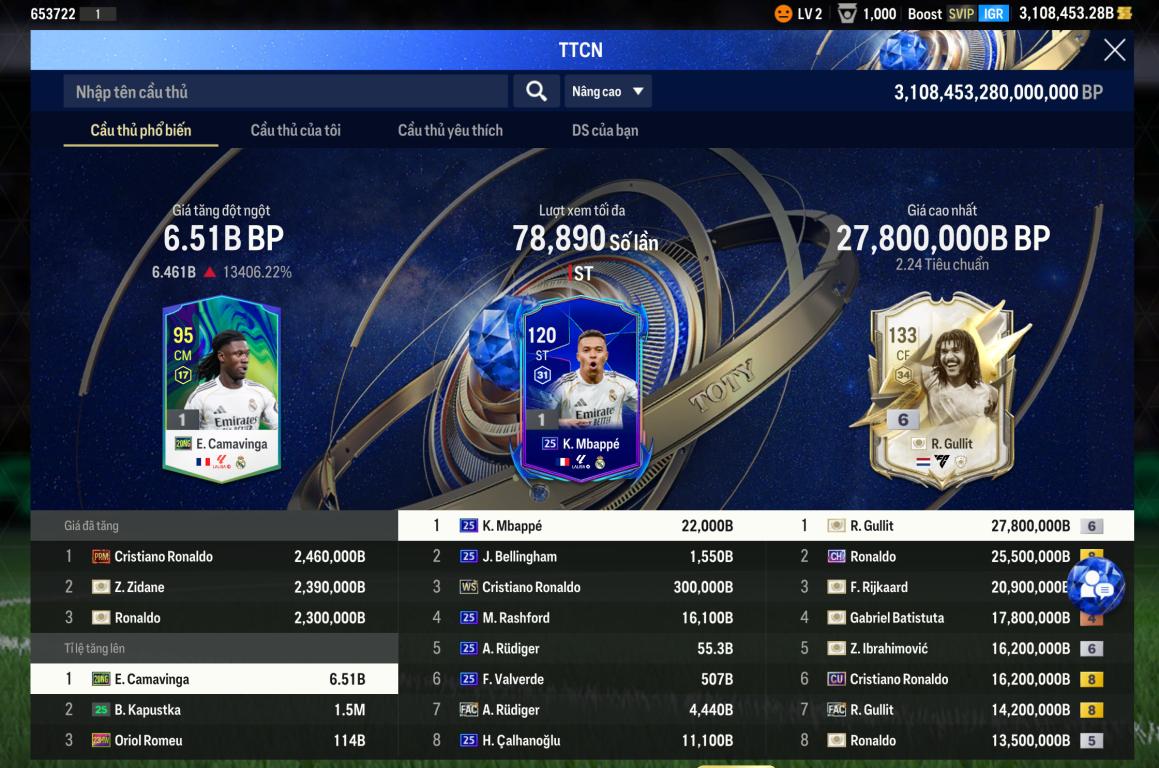
Task: Select the B. Kapustka row
Action: click(214, 710)
